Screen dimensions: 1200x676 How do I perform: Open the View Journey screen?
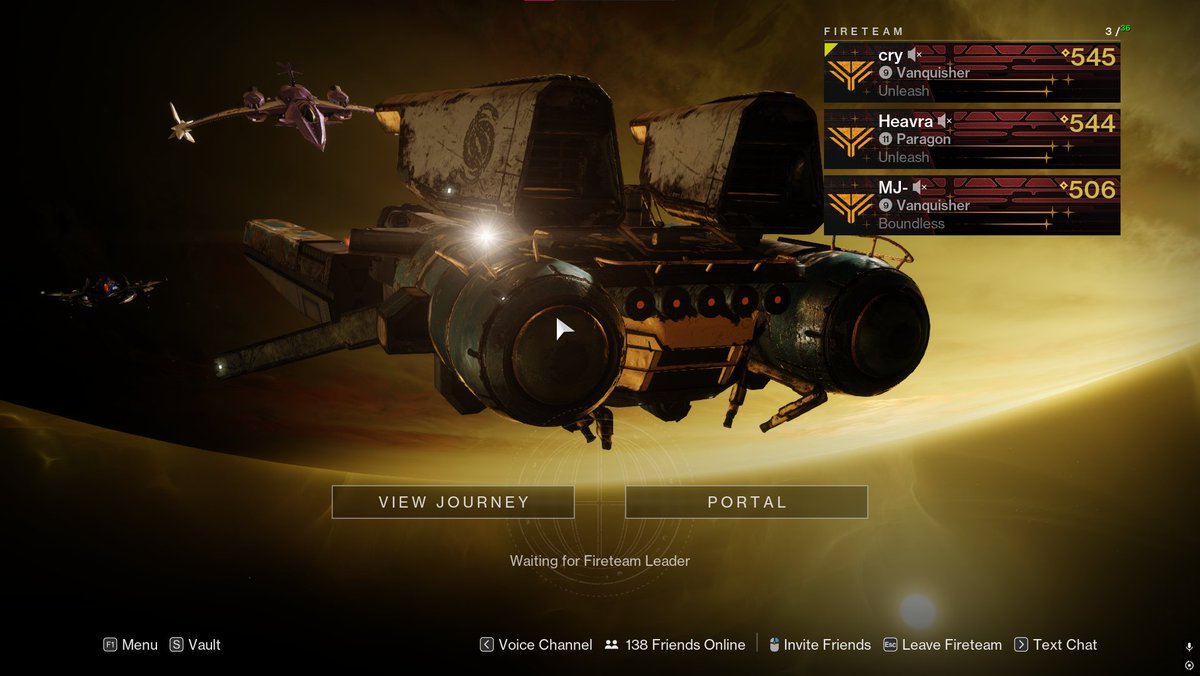453,502
